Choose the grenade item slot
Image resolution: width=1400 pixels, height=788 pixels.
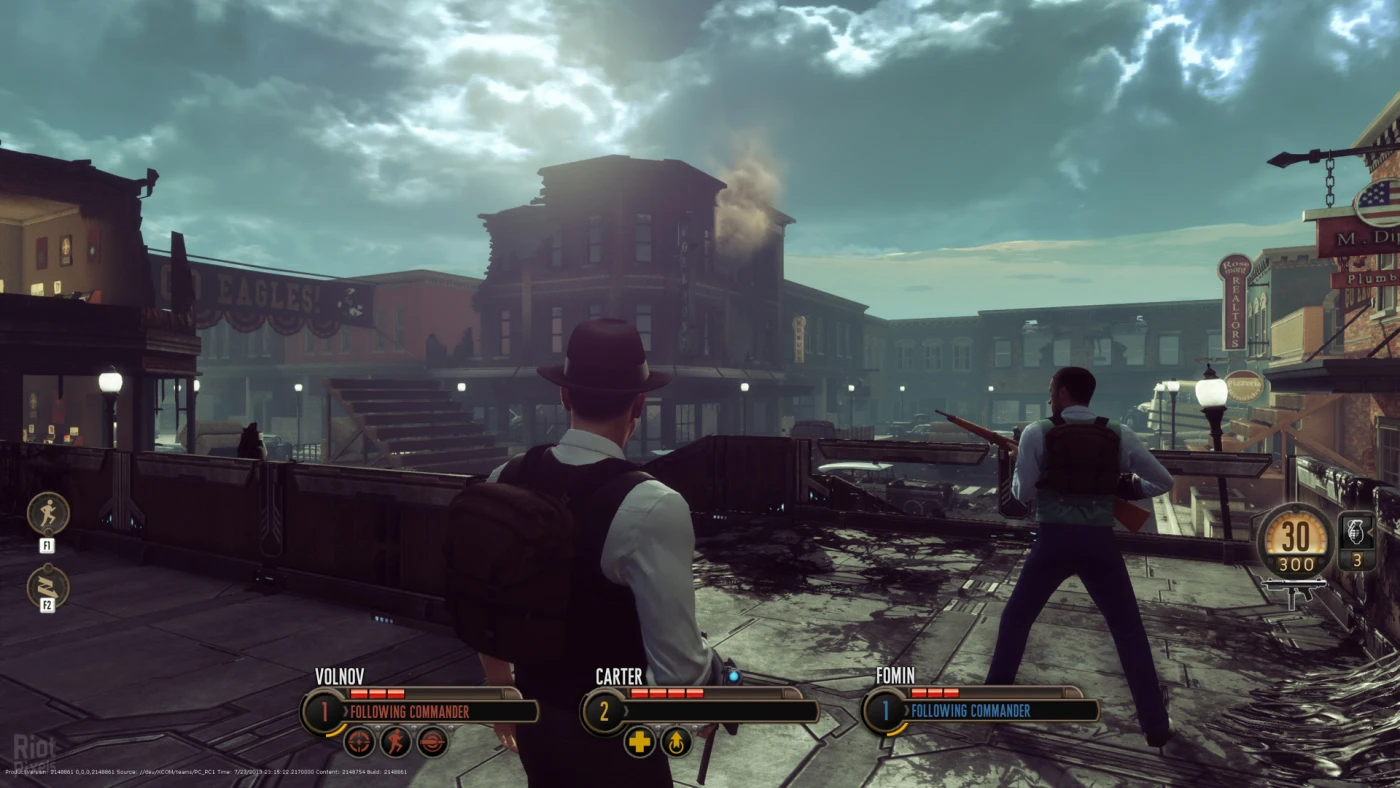tap(1357, 540)
